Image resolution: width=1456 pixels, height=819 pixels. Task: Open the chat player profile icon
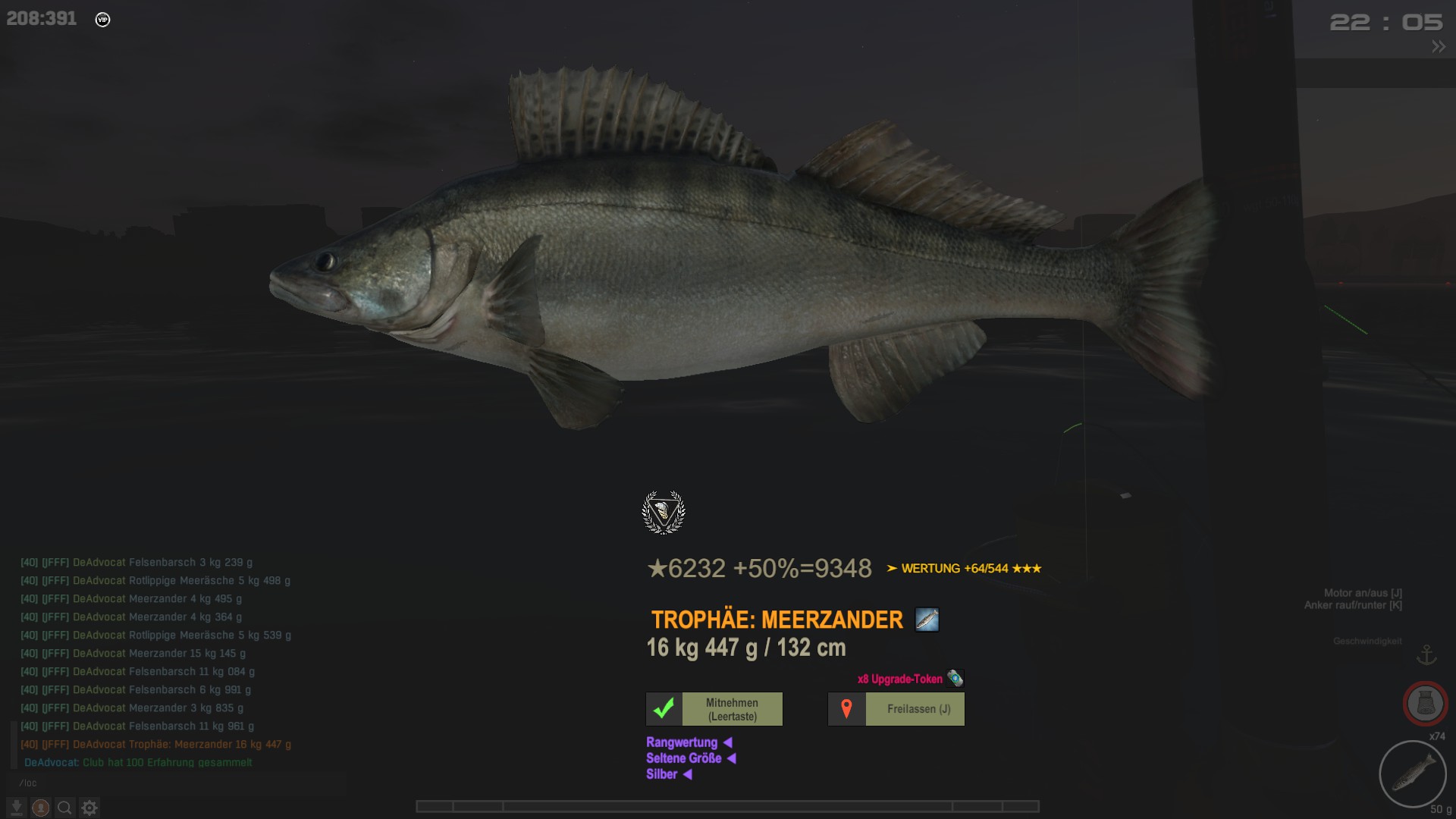click(x=41, y=808)
